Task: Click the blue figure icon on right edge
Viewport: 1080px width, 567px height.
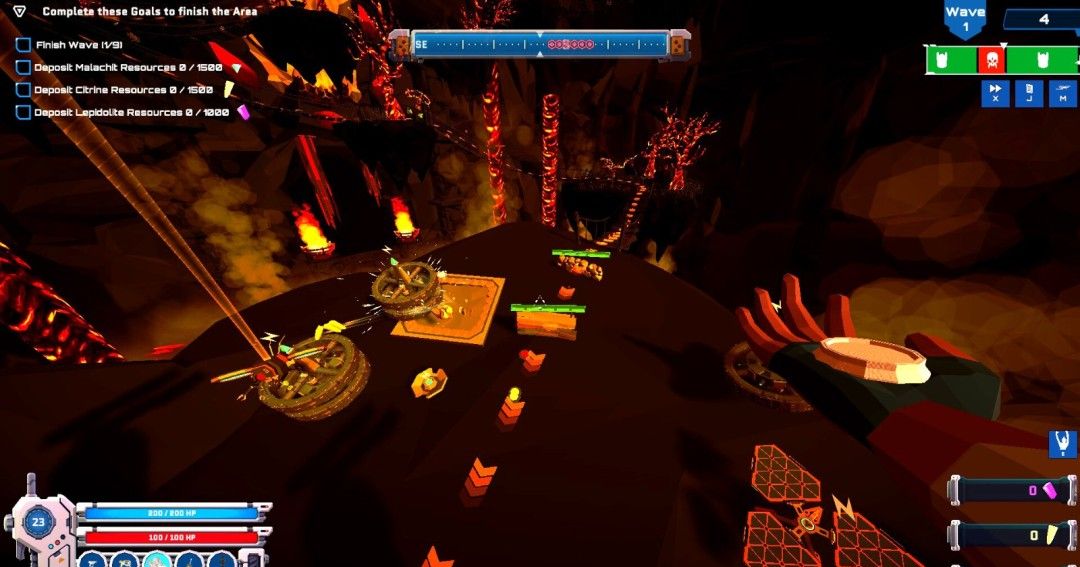Action: point(1062,443)
